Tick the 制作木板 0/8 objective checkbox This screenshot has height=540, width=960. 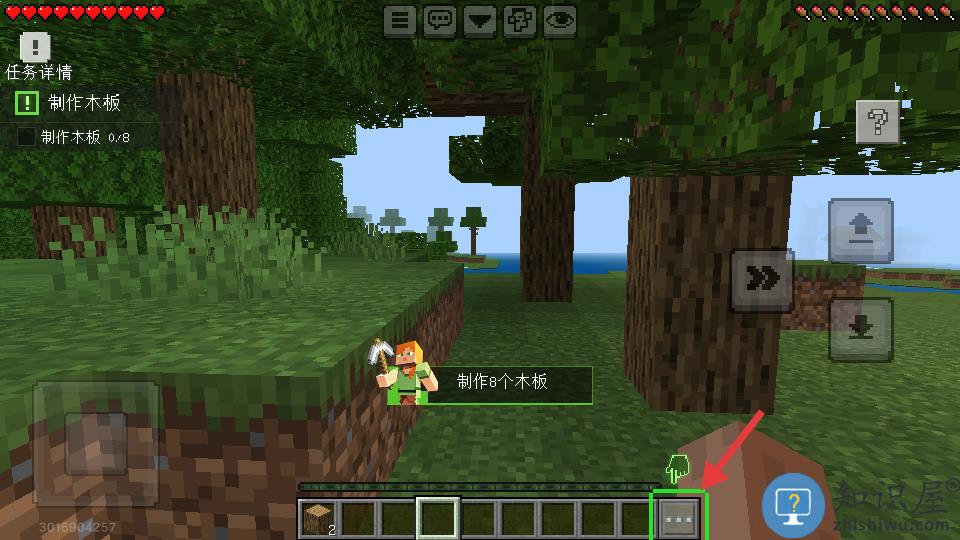[26, 137]
